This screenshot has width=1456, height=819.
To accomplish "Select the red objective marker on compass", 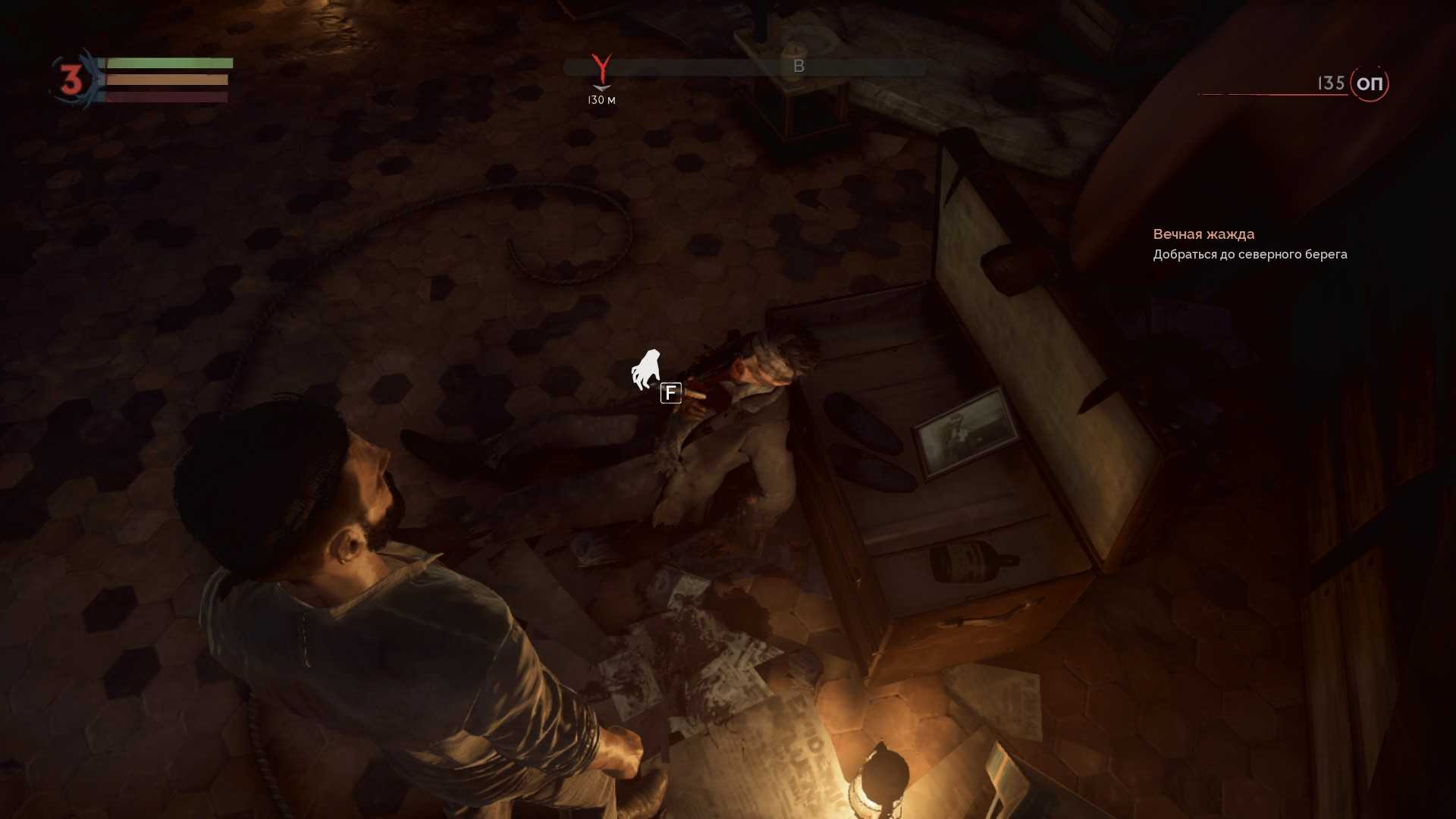I will pos(601,69).
